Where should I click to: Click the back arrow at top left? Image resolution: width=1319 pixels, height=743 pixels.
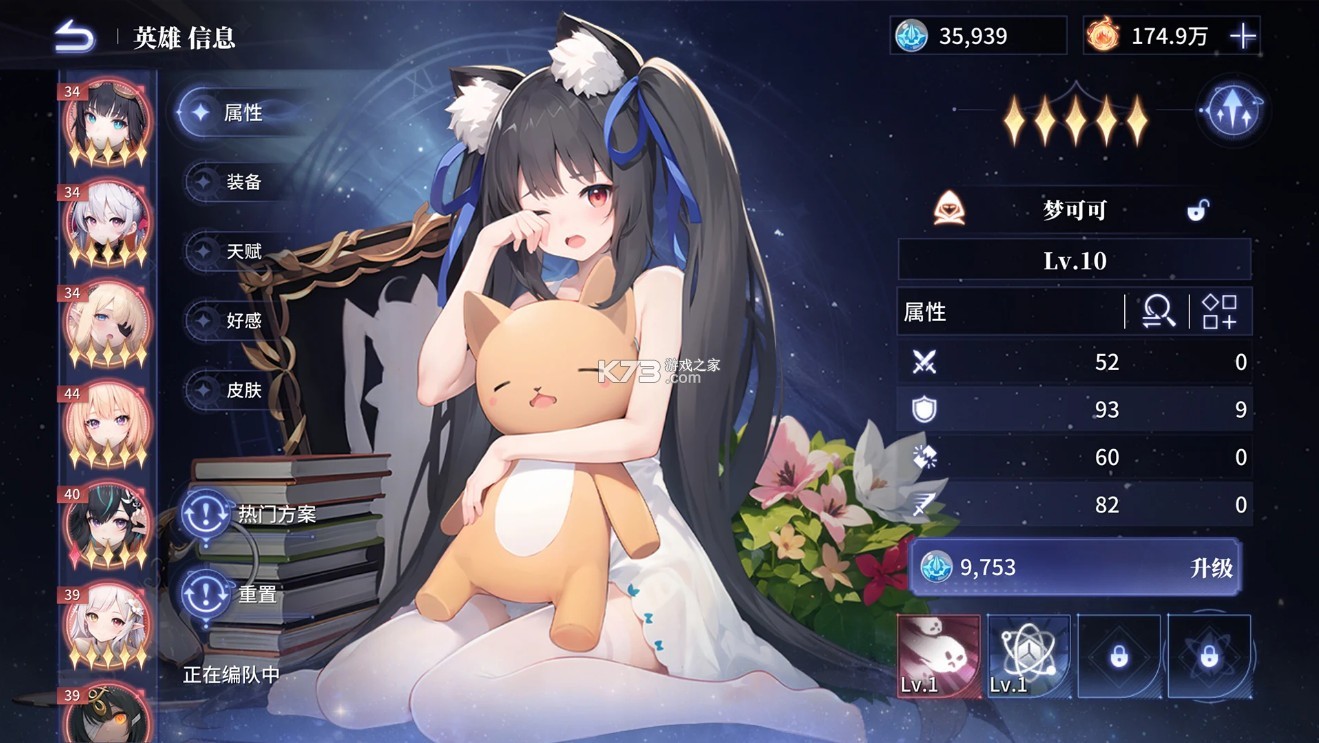[x=73, y=34]
